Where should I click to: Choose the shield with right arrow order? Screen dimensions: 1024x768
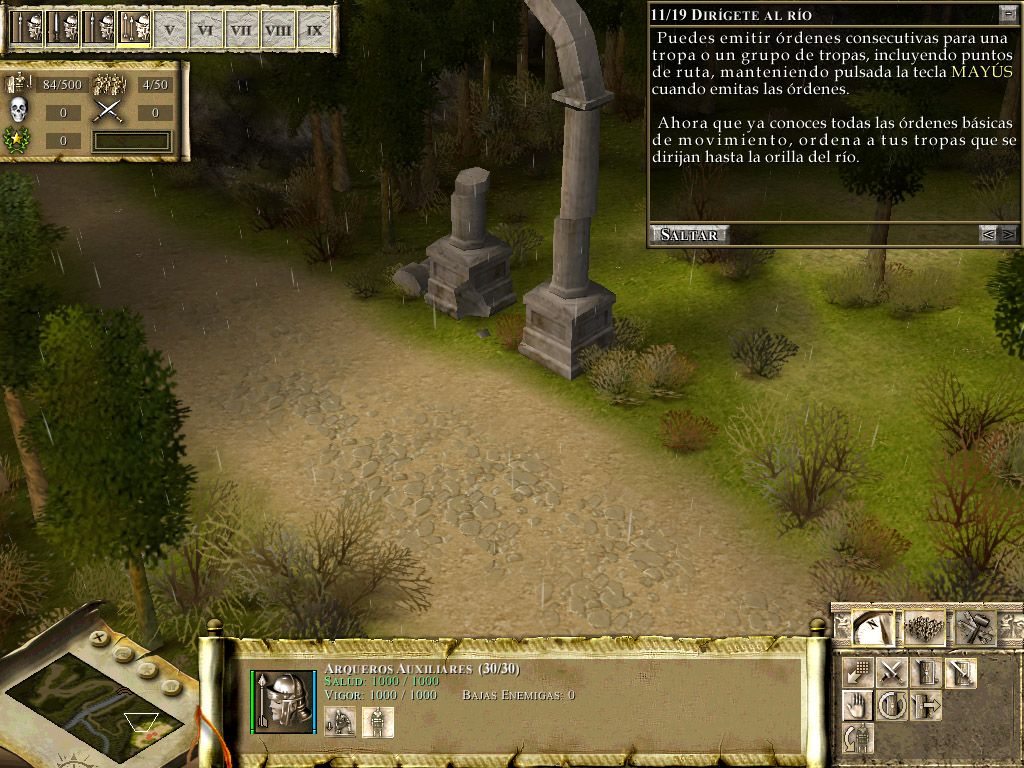pos(926,705)
